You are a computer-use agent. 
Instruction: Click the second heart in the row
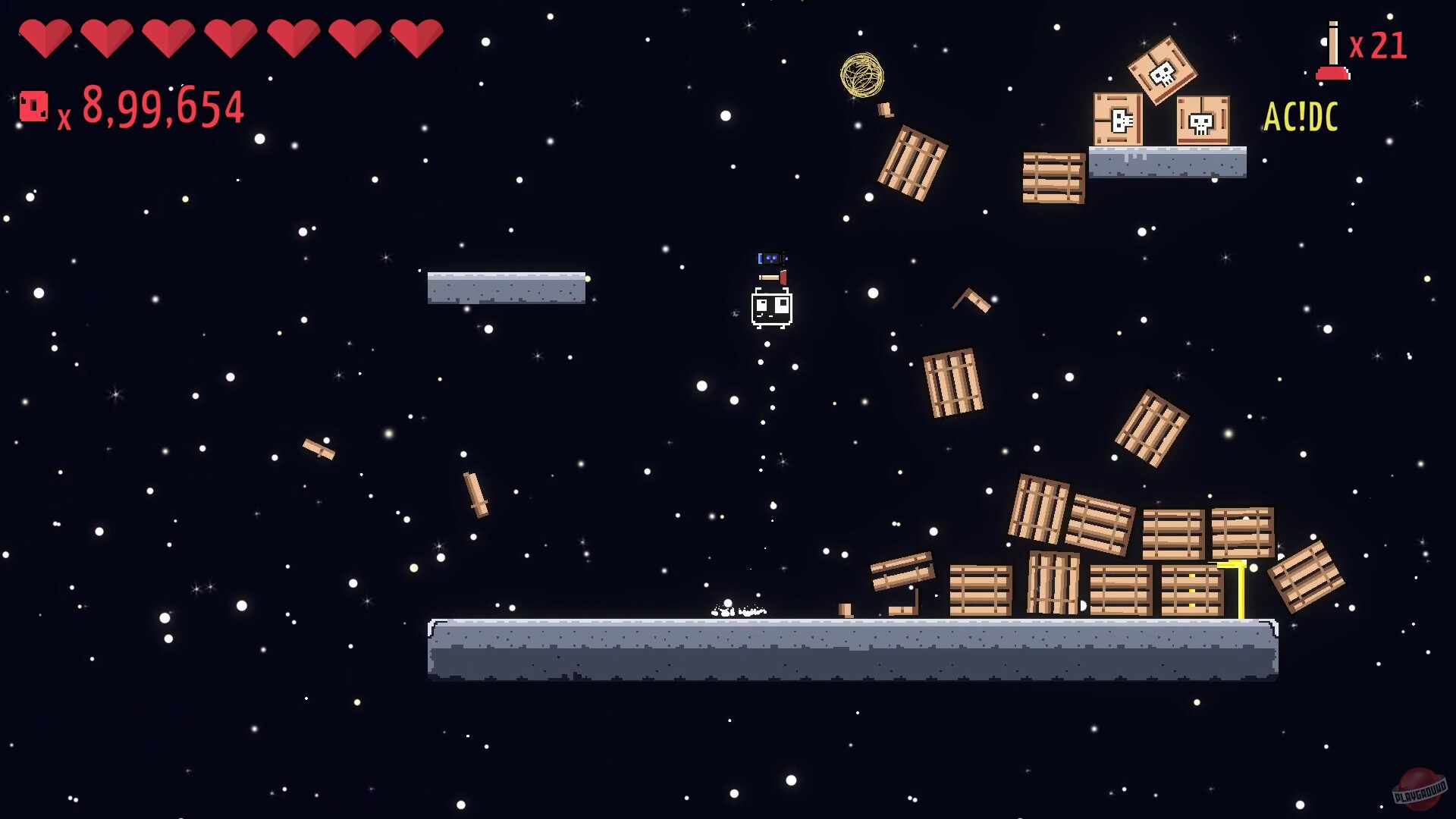(x=108, y=36)
